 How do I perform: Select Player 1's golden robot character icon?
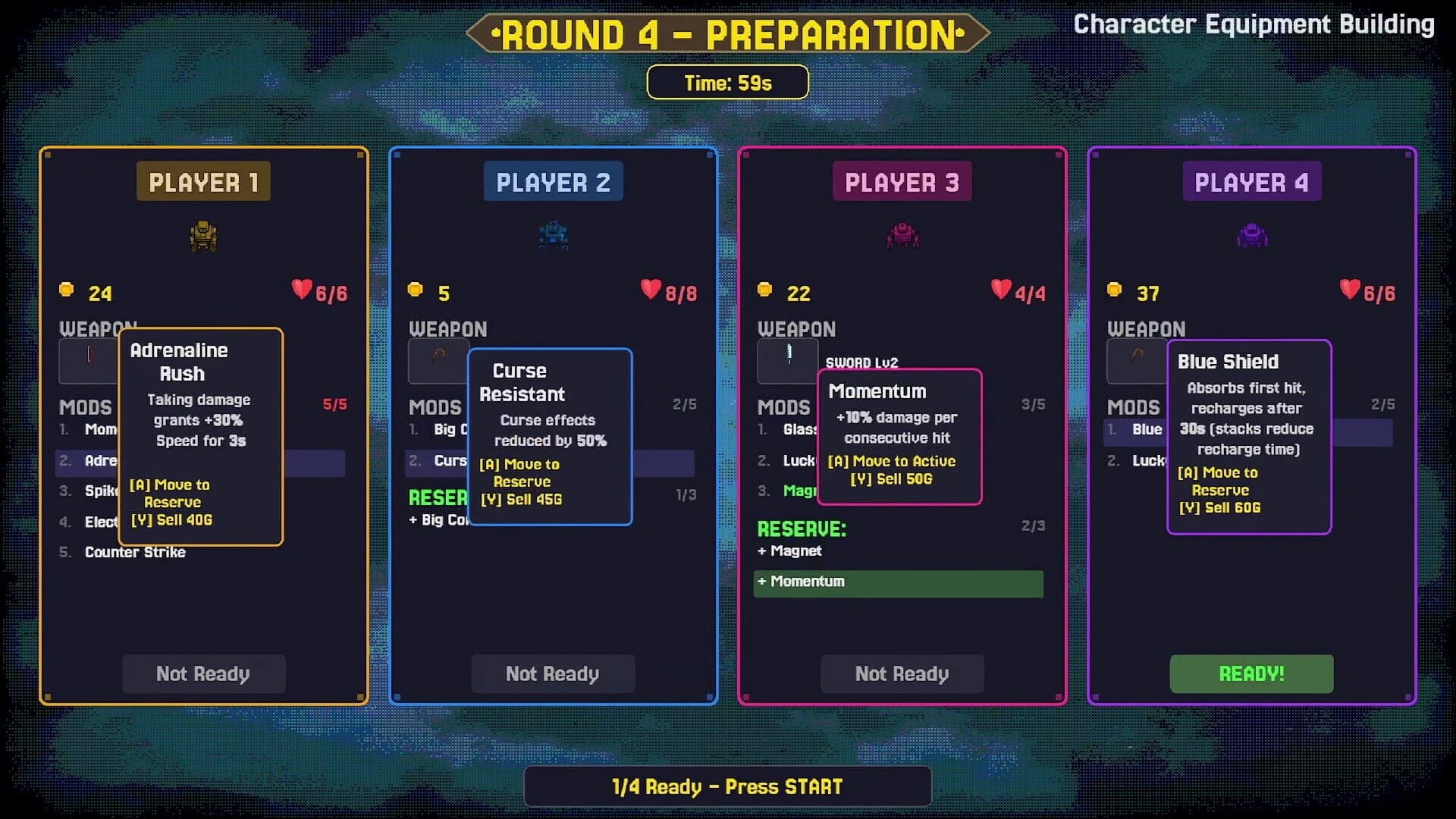(203, 236)
